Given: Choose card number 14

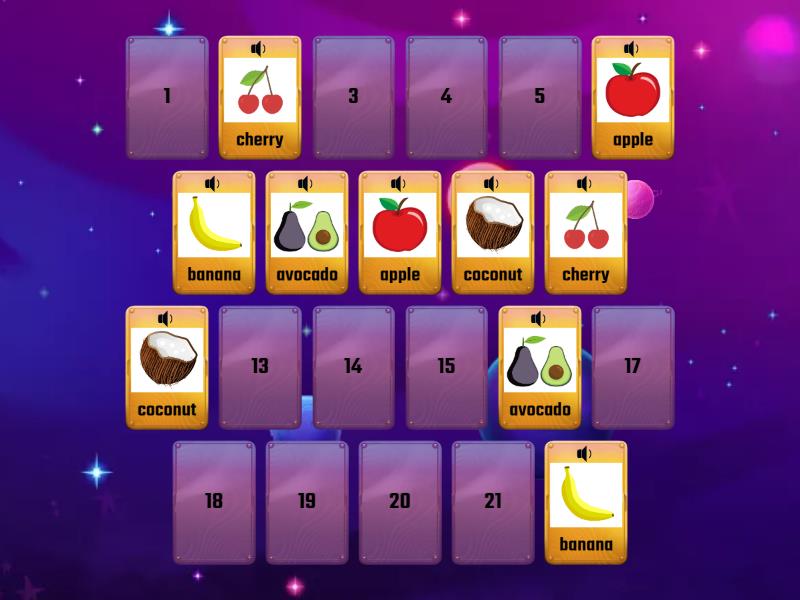Looking at the screenshot, I should (353, 367).
